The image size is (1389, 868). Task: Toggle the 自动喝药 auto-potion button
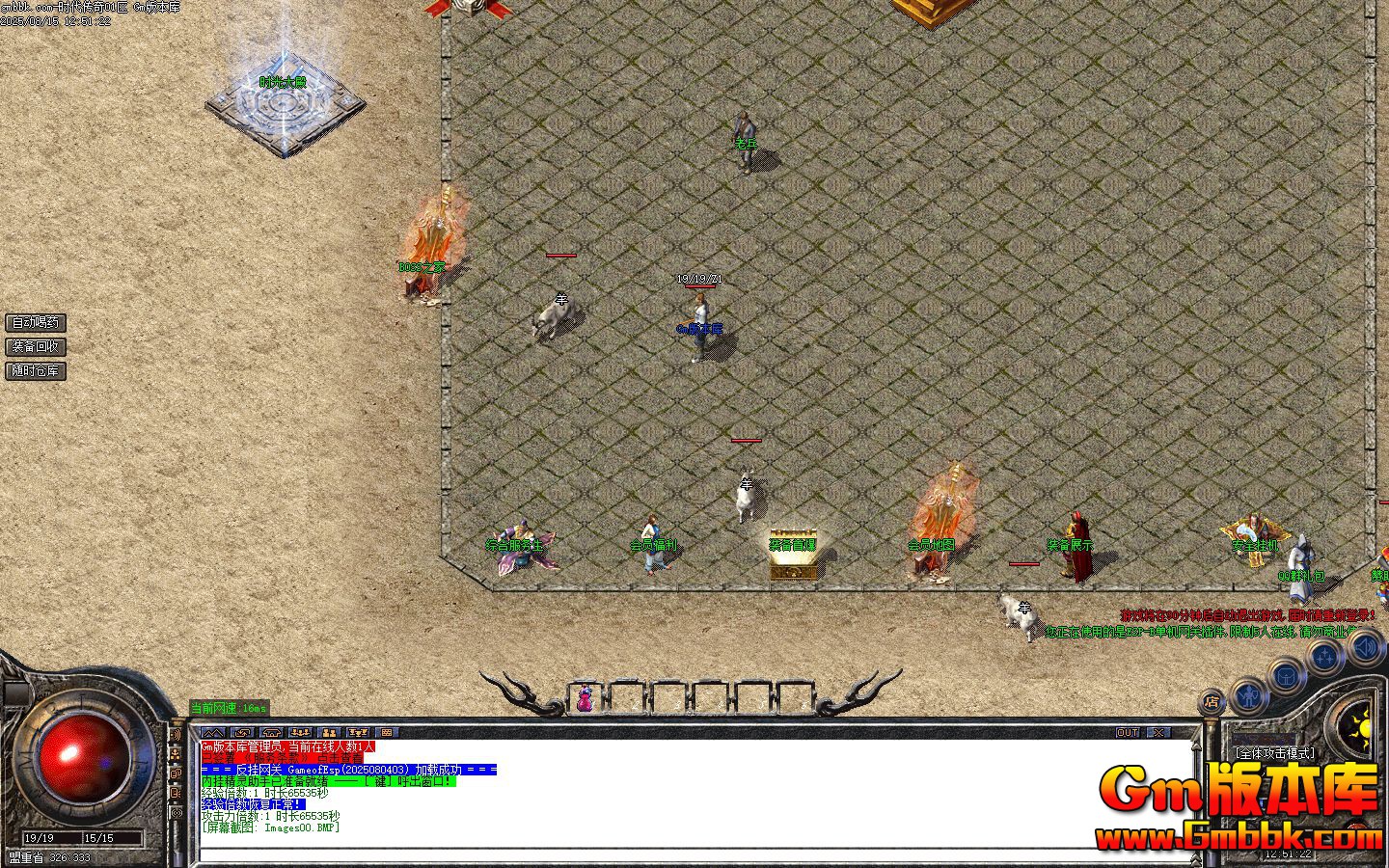click(37, 322)
